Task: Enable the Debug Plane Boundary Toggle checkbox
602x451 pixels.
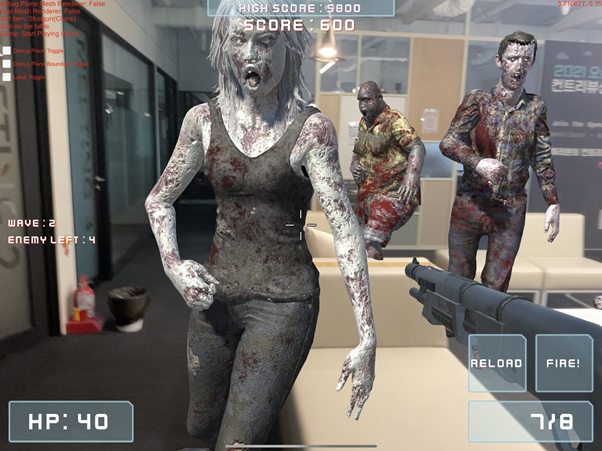Action: coord(7,64)
